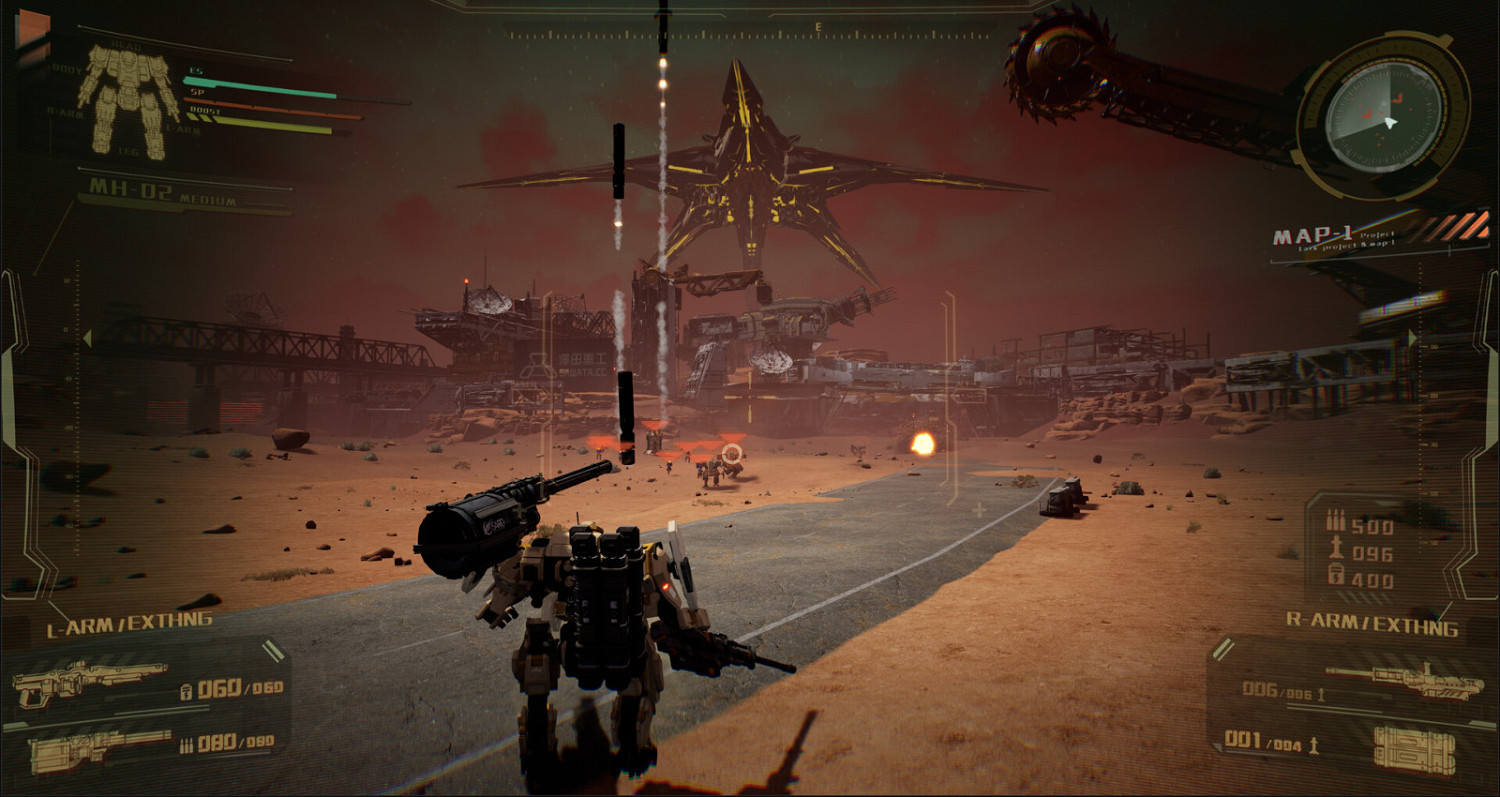Click the shell ammo icon beside the 060/060 counter
This screenshot has height=797, width=1500.
coord(187,693)
